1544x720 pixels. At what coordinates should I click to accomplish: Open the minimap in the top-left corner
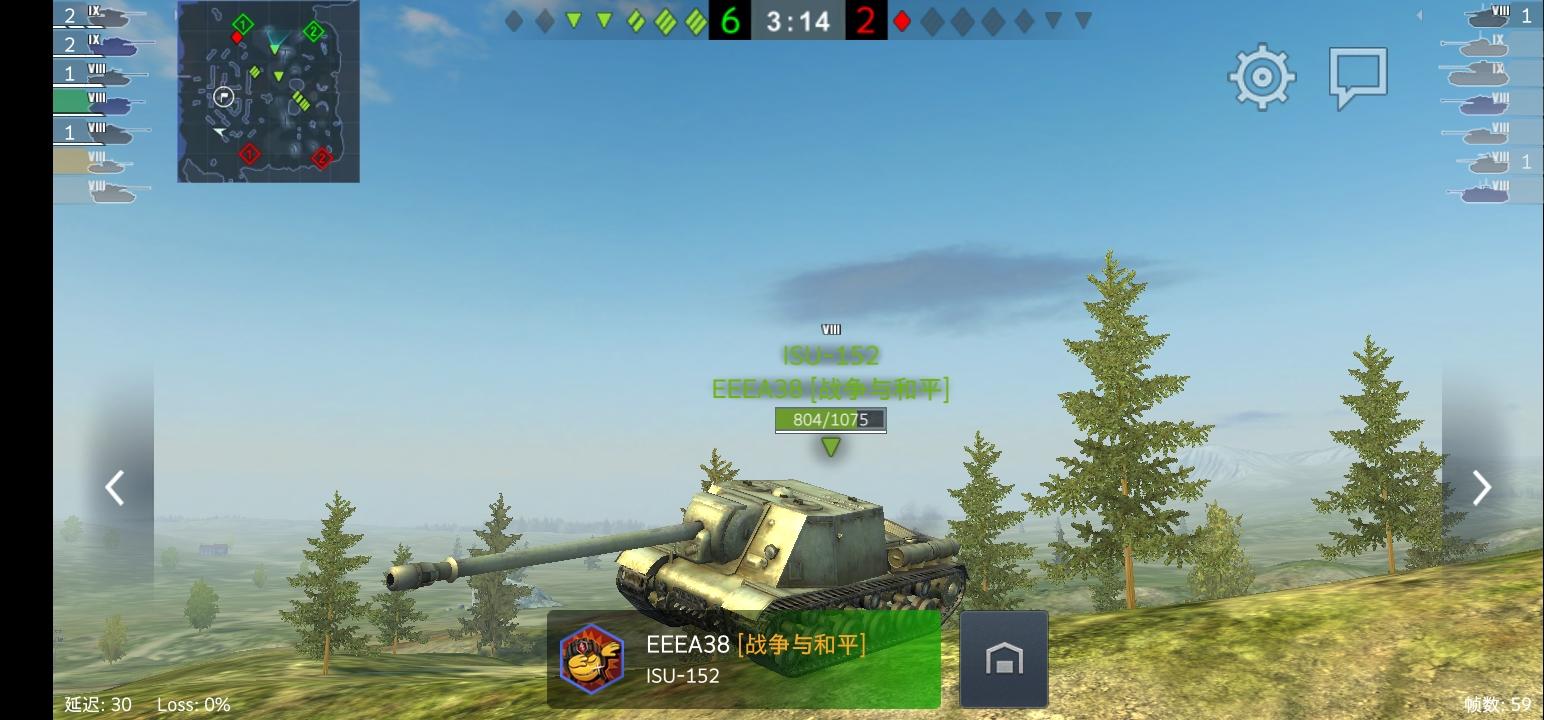point(268,92)
